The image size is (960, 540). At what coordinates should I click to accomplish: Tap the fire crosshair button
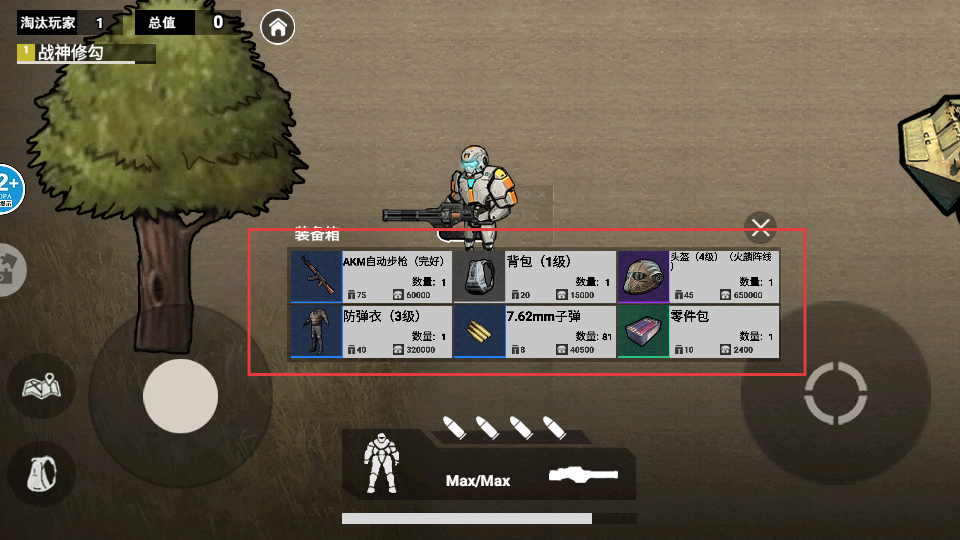tap(835, 393)
